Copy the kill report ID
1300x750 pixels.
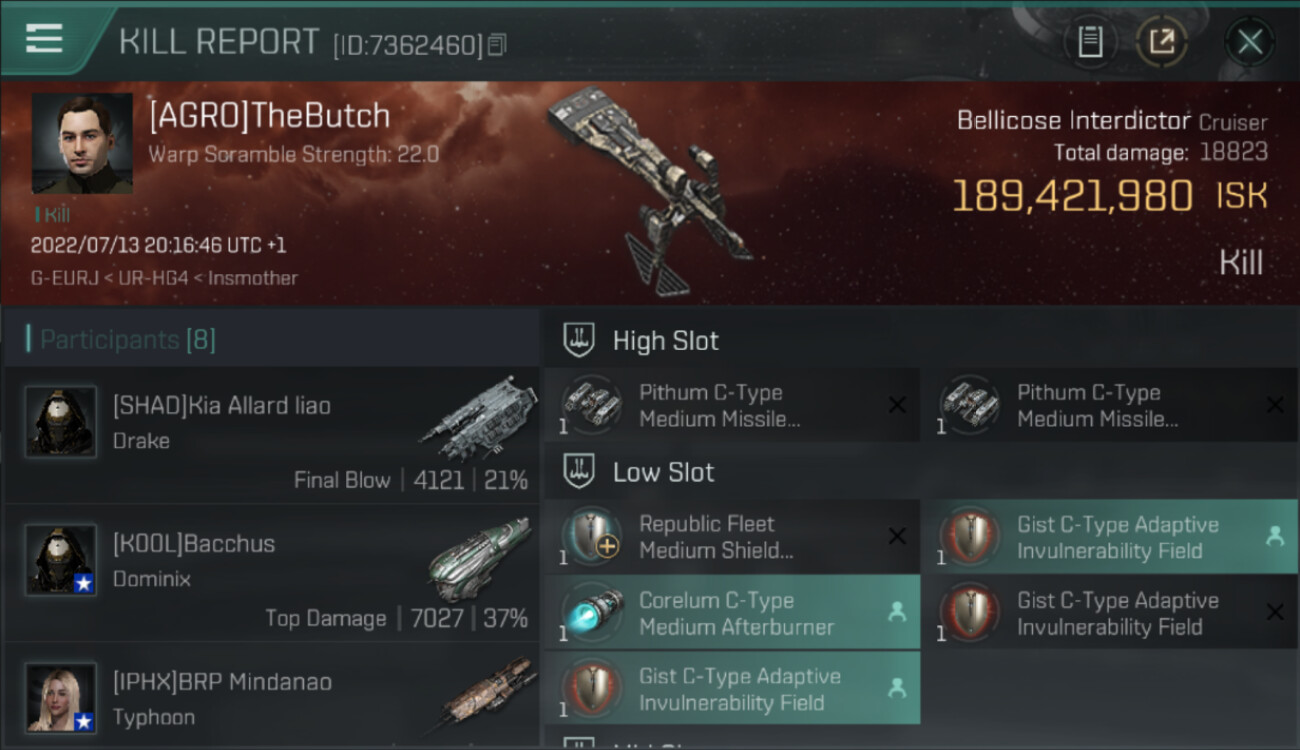[x=497, y=44]
